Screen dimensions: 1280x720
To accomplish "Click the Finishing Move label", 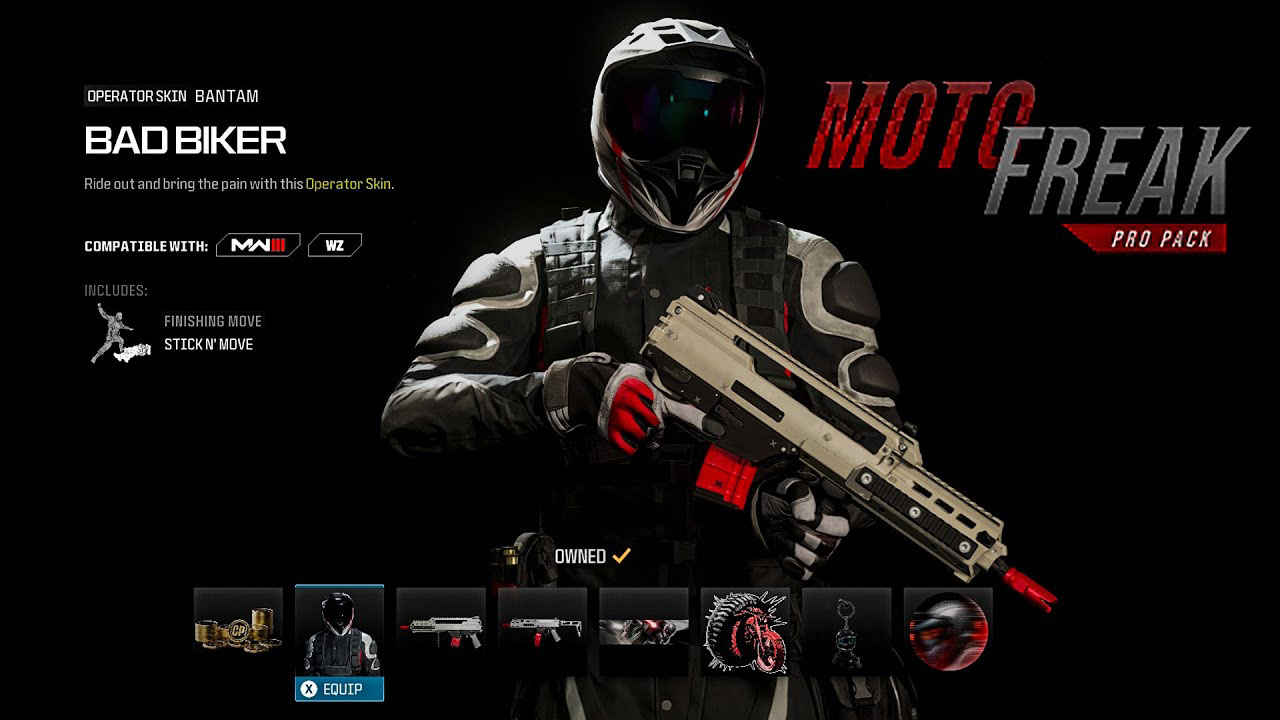I will (212, 321).
